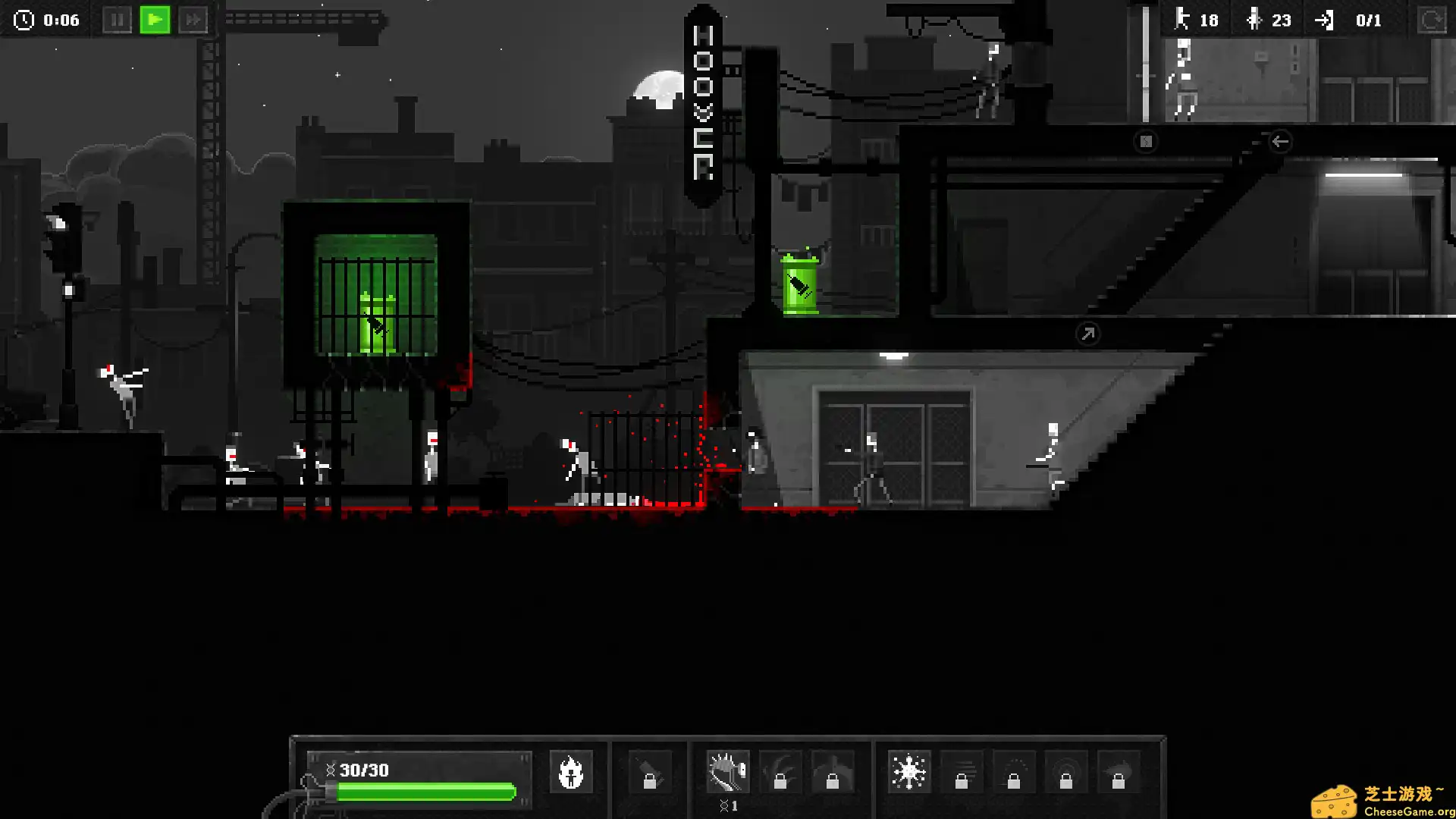
Task: Select the flaming zombie ability icon
Action: (x=570, y=773)
